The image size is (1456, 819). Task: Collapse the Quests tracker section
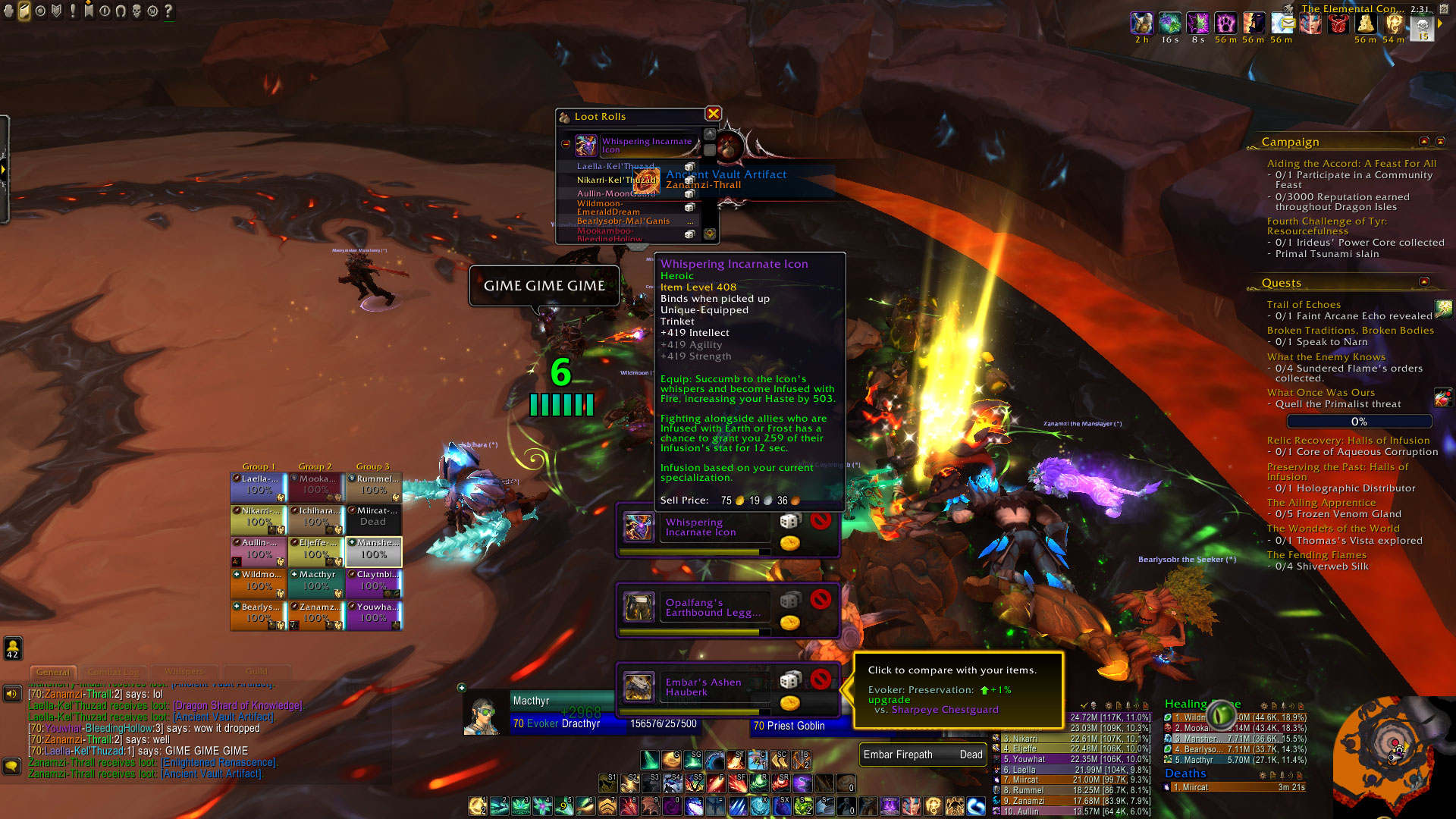point(1423,282)
